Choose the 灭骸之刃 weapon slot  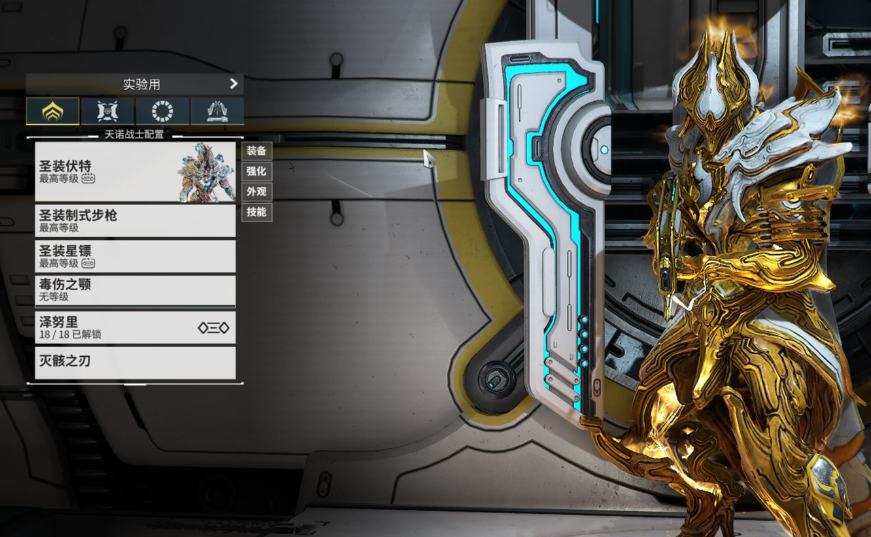[x=135, y=362]
